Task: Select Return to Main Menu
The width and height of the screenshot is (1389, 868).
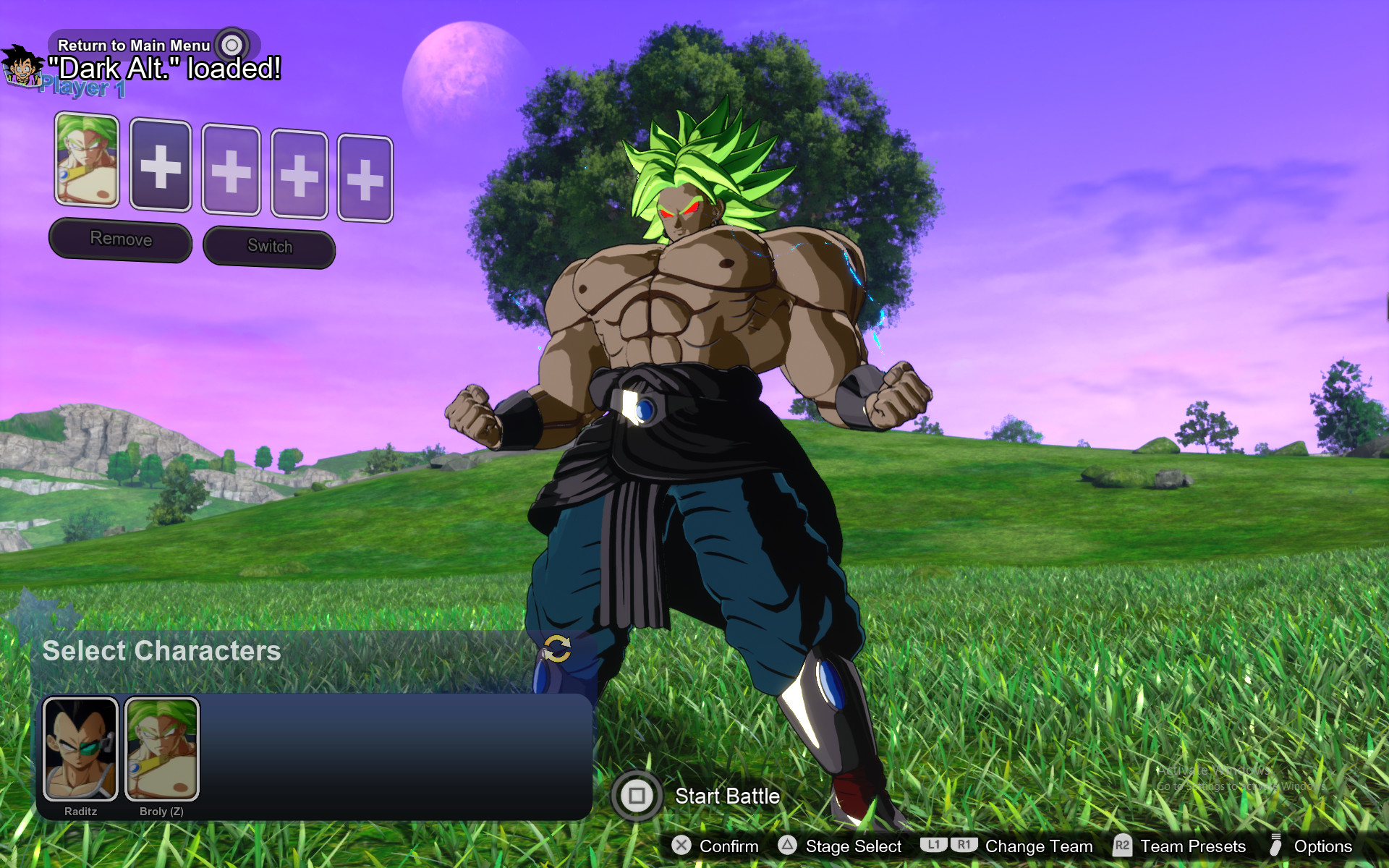Action: point(132,45)
